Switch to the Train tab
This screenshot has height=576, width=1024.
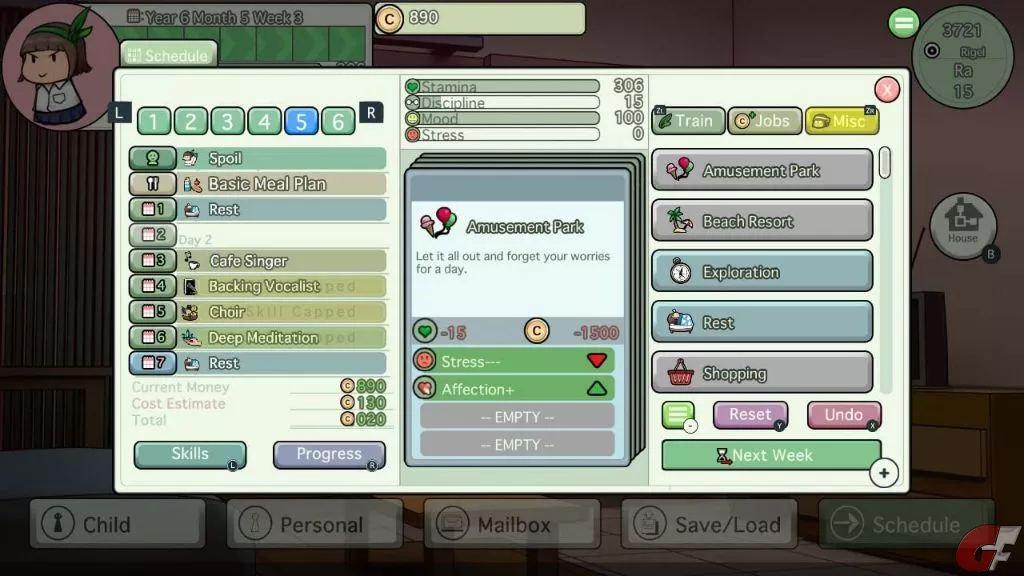click(x=688, y=121)
